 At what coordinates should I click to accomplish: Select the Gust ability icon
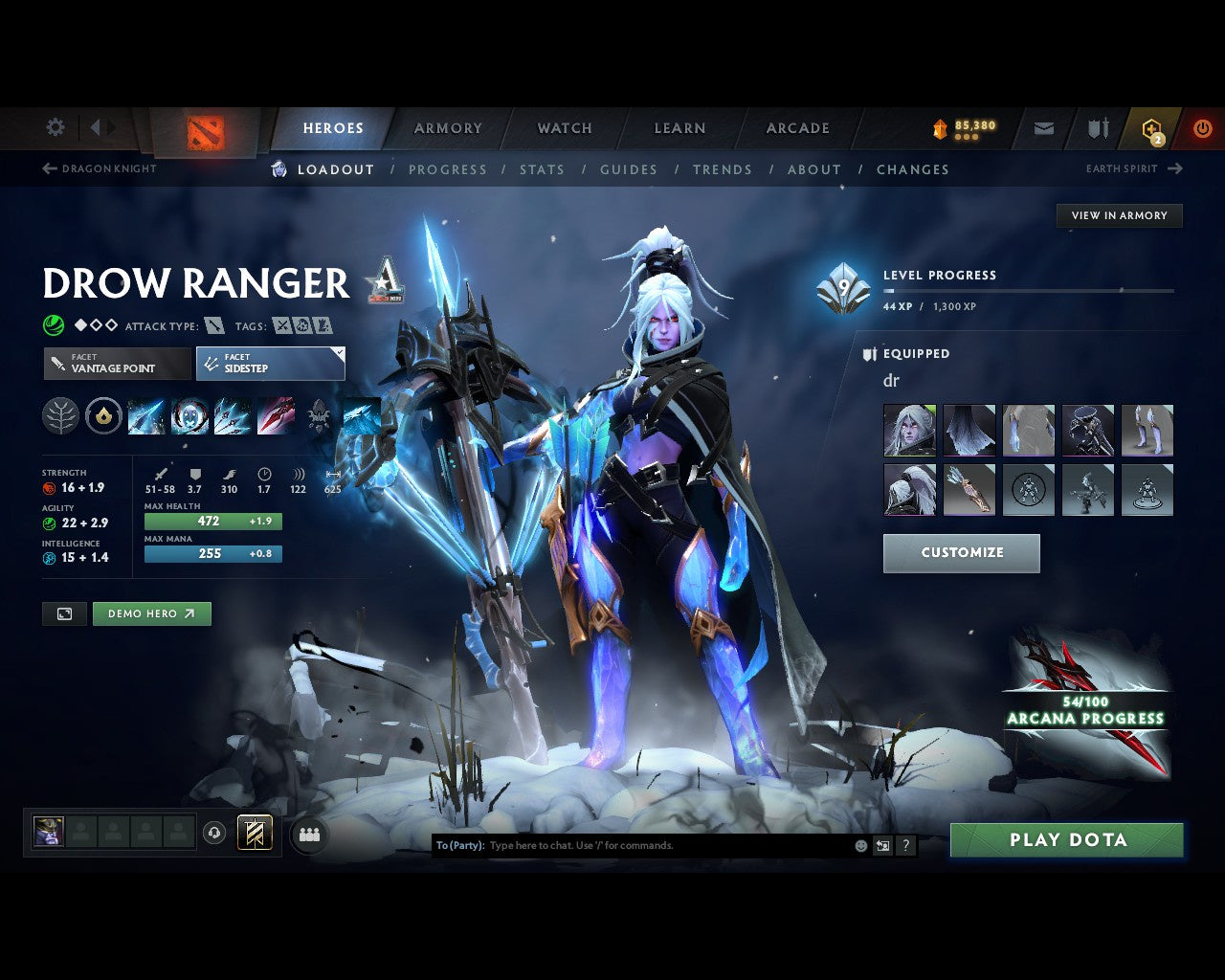pos(189,417)
